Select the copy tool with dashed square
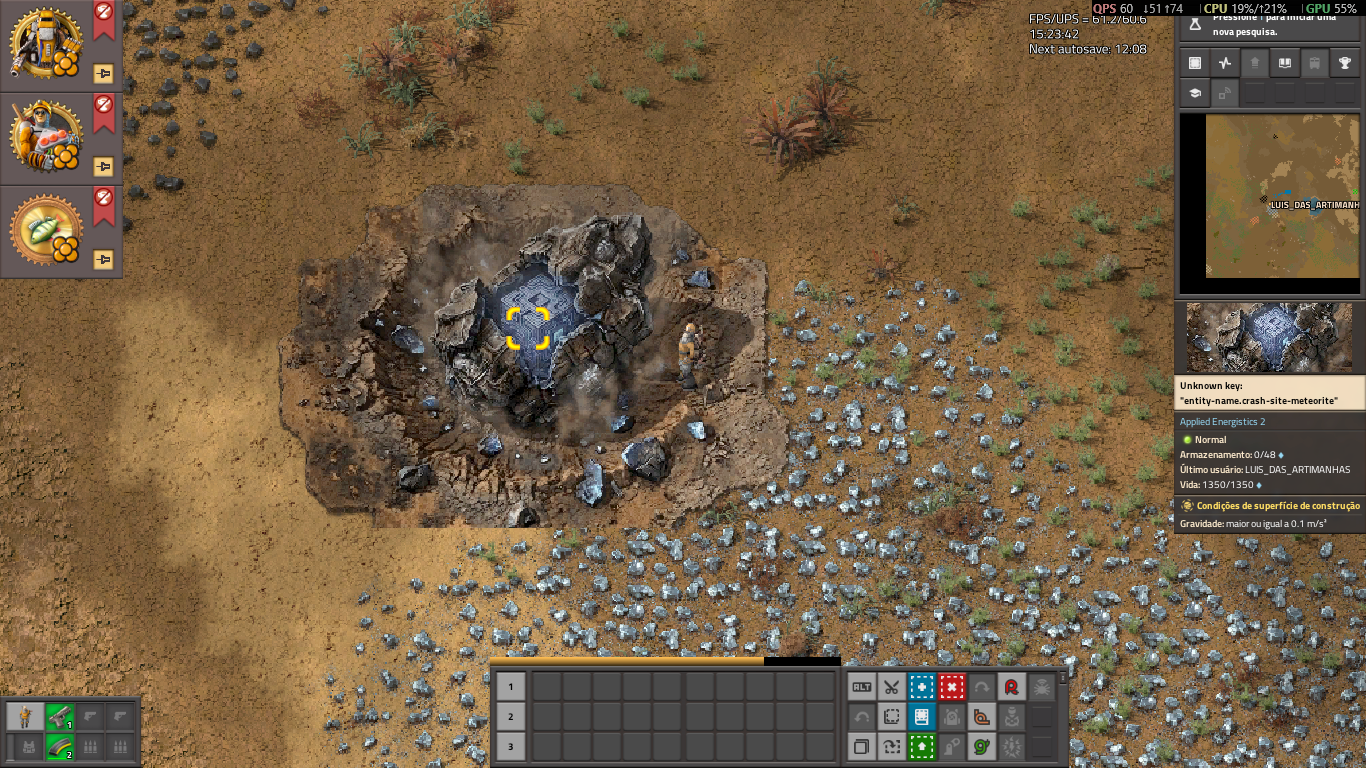The height and width of the screenshot is (768, 1366). pyautogui.click(x=892, y=717)
